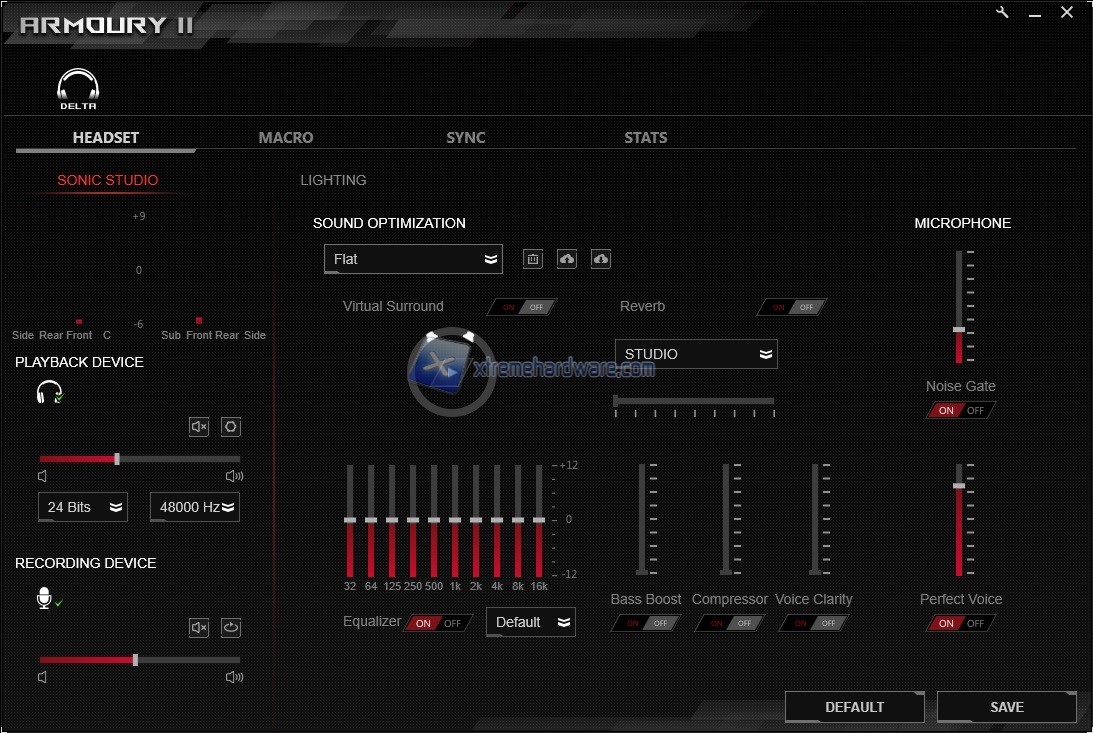Viewport: 1093px width, 733px height.
Task: Toggle the Perfect Voice switch
Action: (x=961, y=623)
